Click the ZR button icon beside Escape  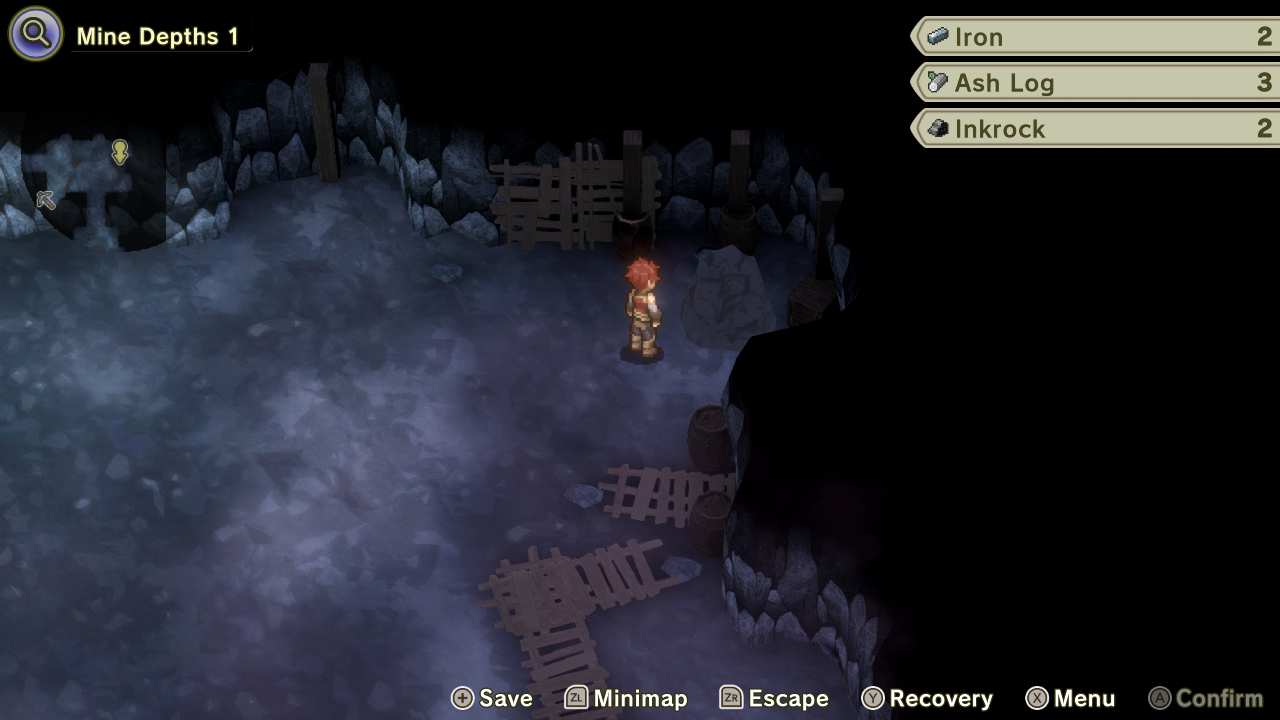pos(733,698)
